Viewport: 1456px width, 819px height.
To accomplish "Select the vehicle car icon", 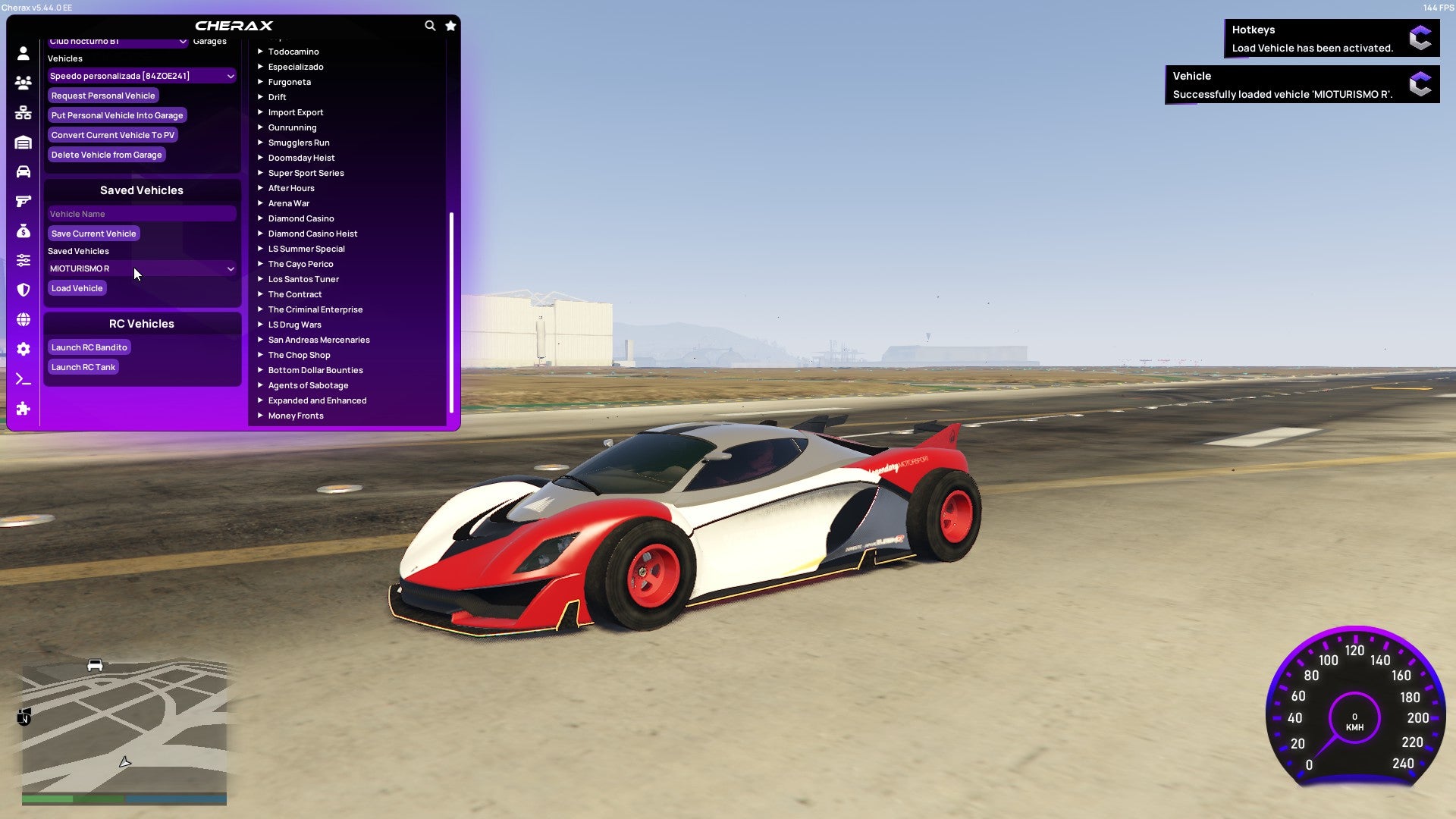I will (23, 172).
